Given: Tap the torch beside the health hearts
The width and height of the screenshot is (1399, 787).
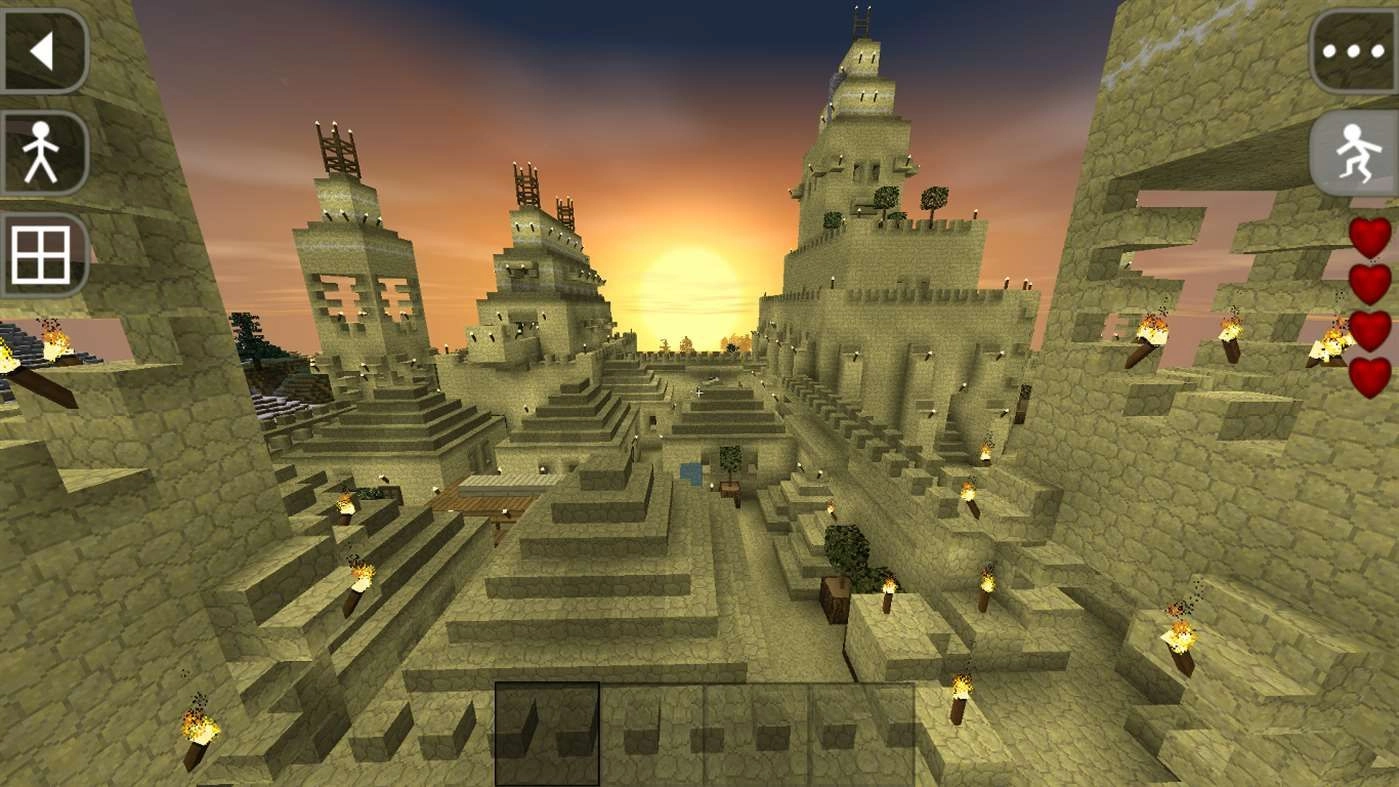Looking at the screenshot, I should [x=1326, y=338].
